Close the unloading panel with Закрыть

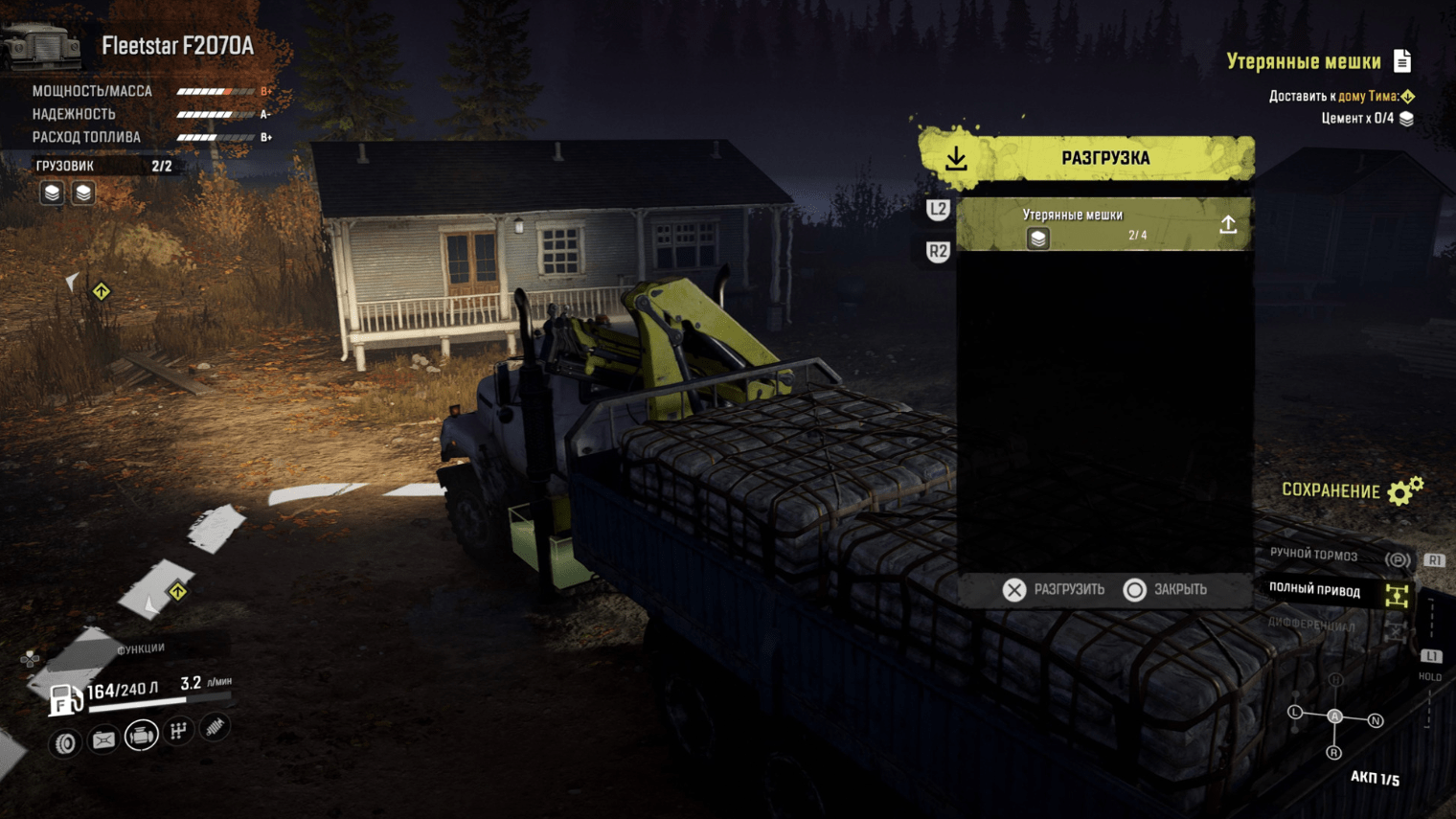(x=1165, y=590)
